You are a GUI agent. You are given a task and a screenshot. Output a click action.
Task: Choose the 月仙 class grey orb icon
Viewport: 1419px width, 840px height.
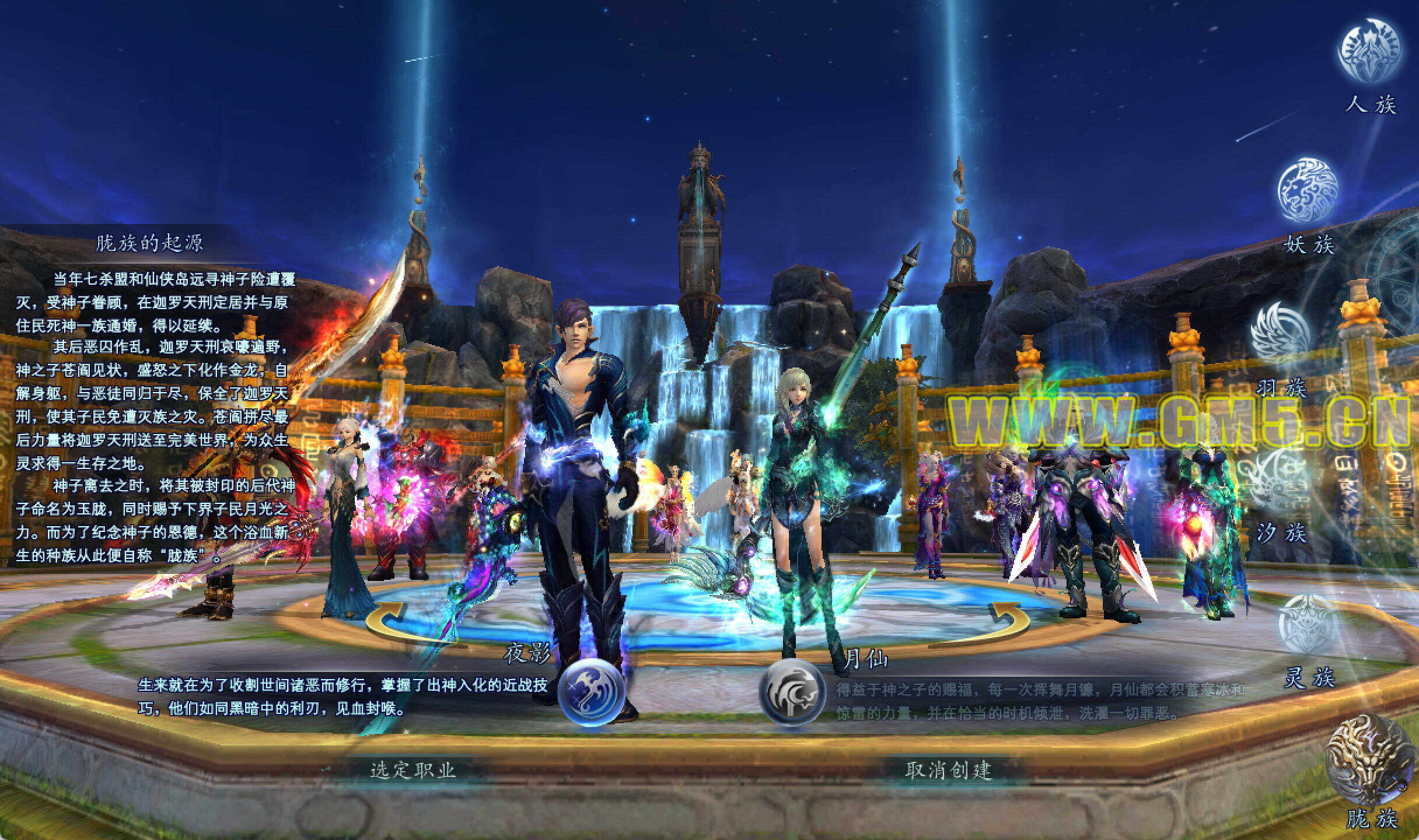792,692
